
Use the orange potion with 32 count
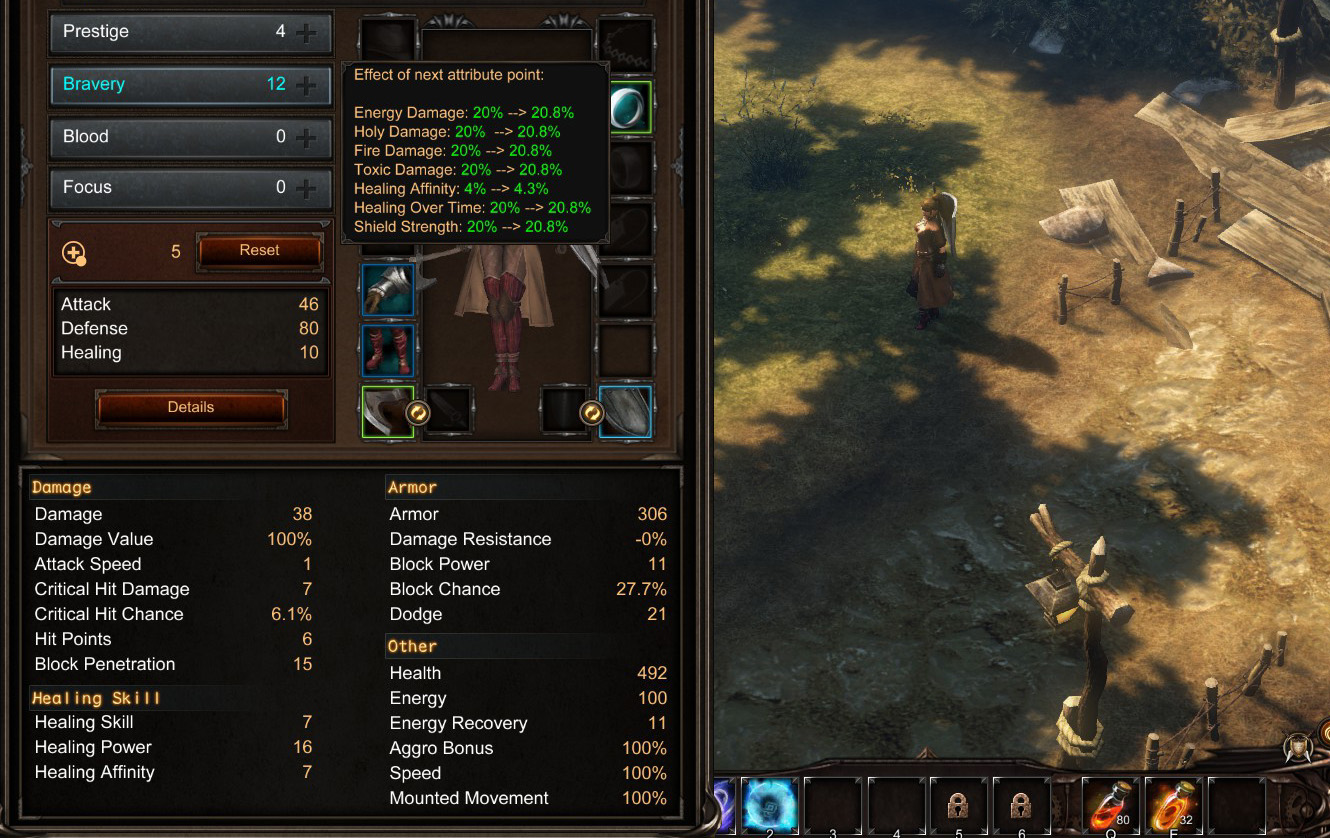[x=1174, y=805]
